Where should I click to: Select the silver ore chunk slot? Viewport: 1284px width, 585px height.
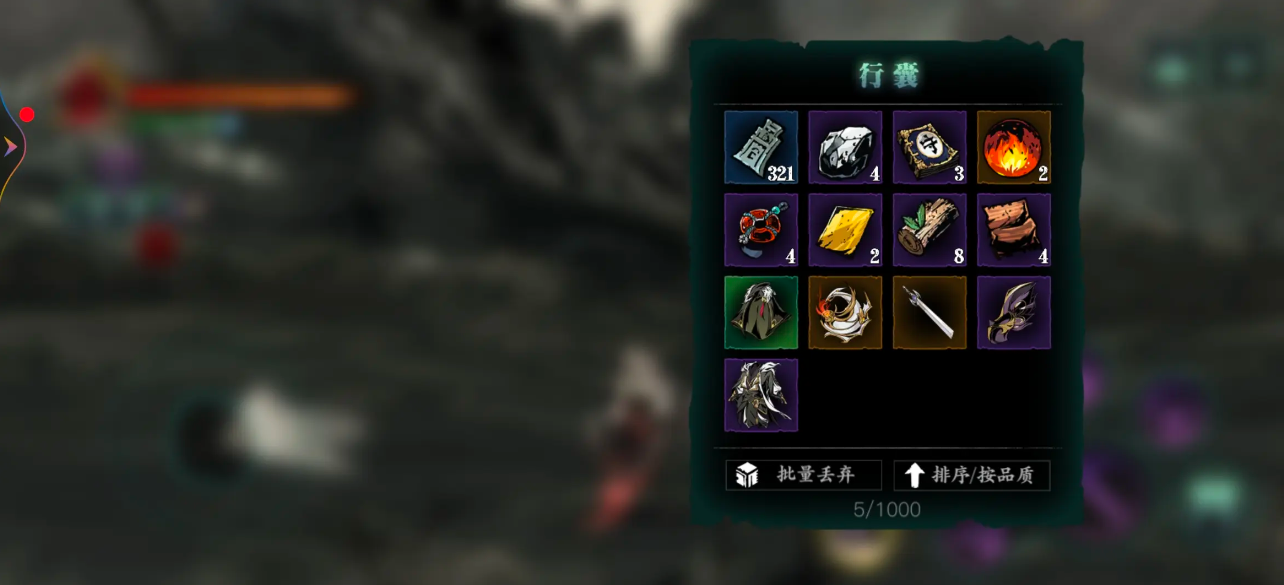[845, 147]
